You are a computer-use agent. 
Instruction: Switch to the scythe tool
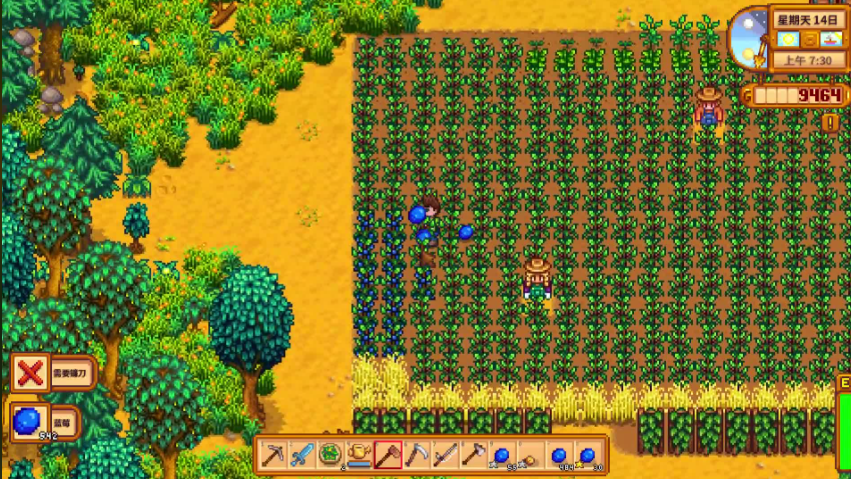pos(416,455)
